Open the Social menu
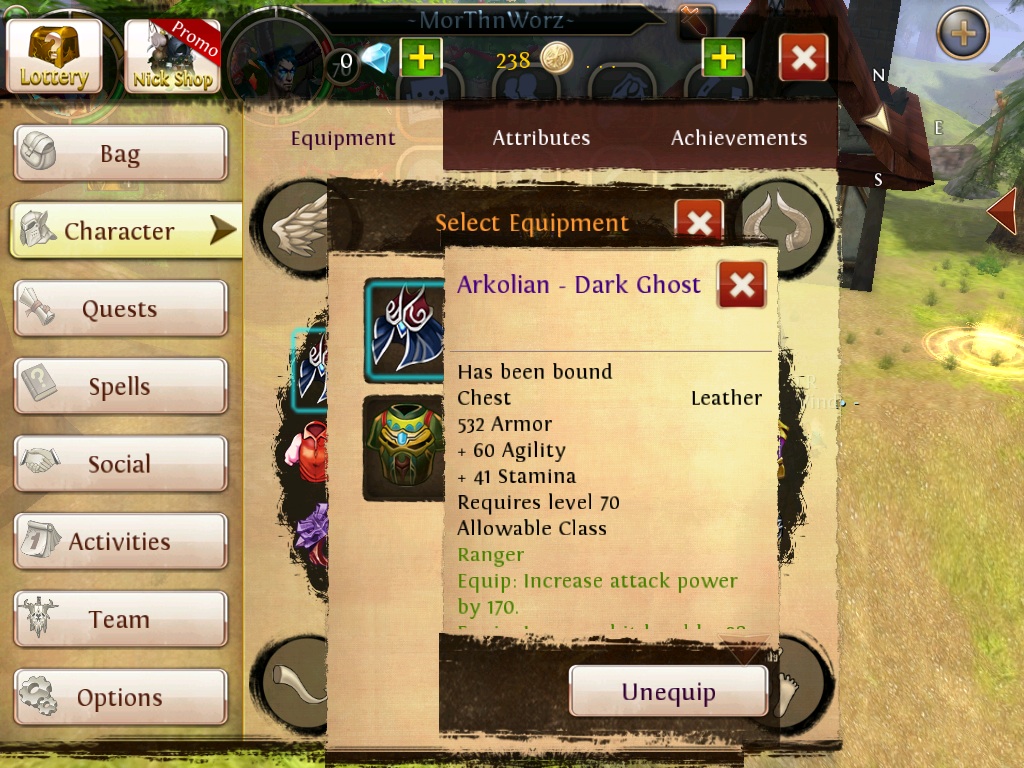1024x768 pixels. click(120, 464)
